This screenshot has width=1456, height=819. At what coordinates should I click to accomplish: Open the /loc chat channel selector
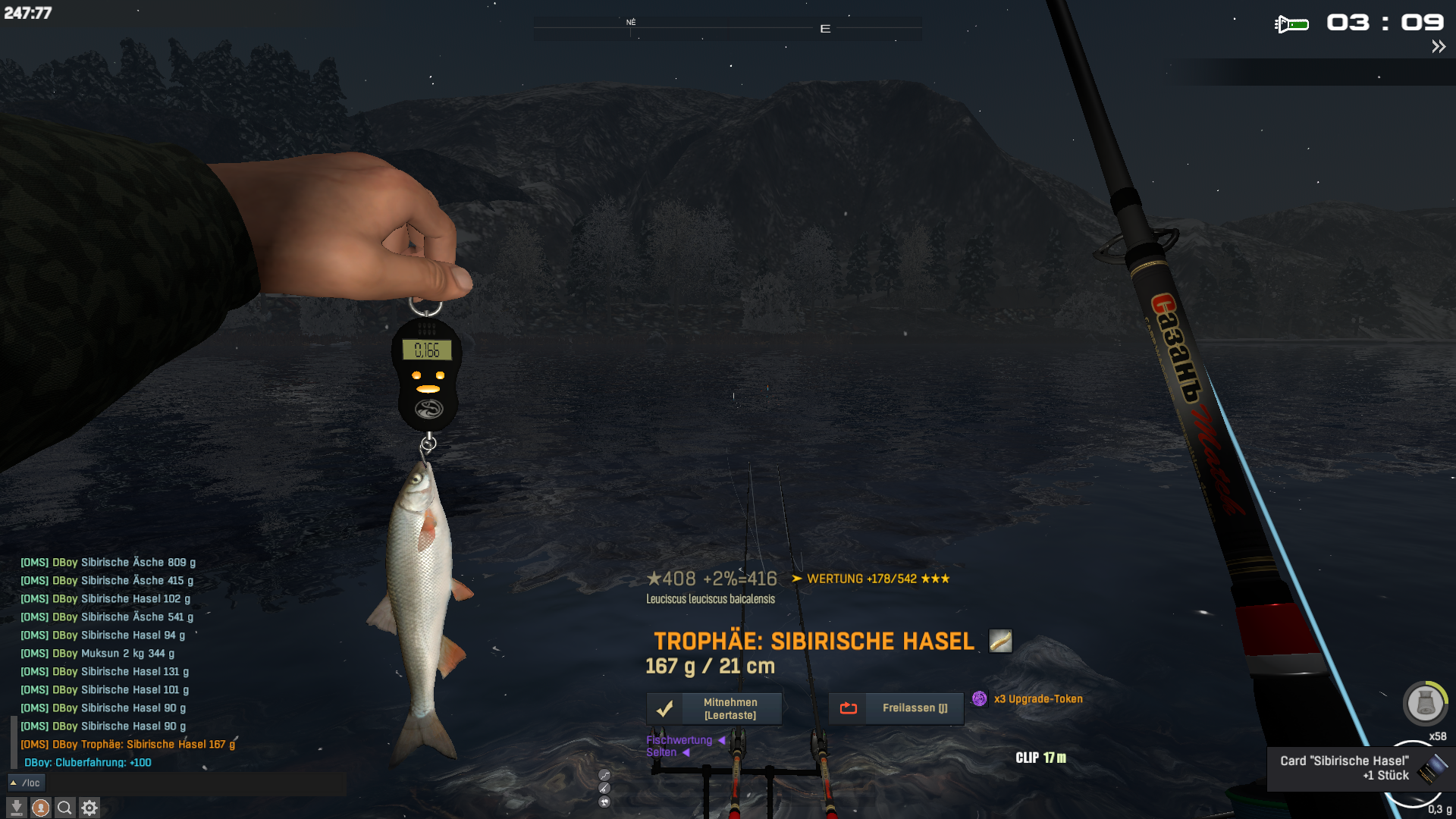click(27, 783)
